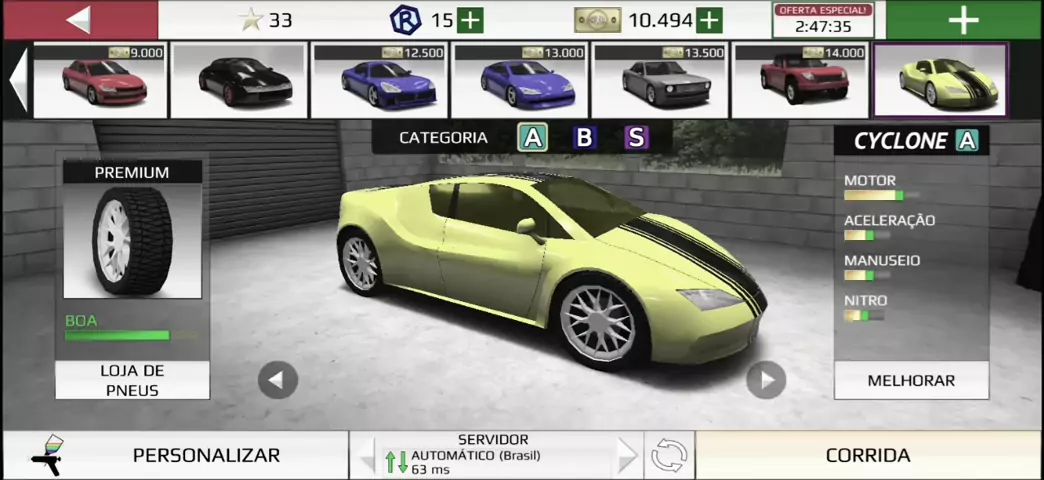Select the red car priced 9.000

click(99, 81)
